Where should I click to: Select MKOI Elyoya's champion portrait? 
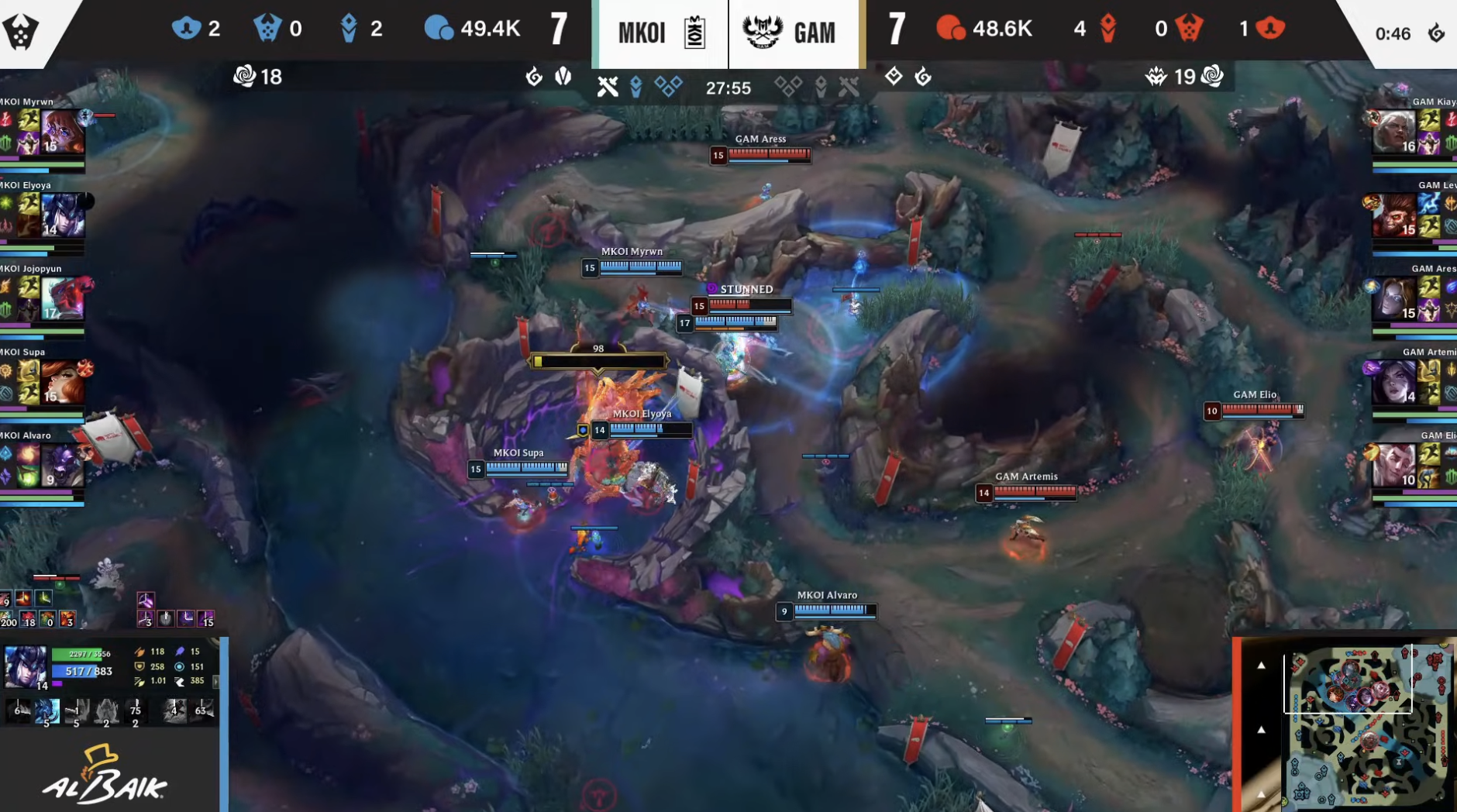[63, 215]
